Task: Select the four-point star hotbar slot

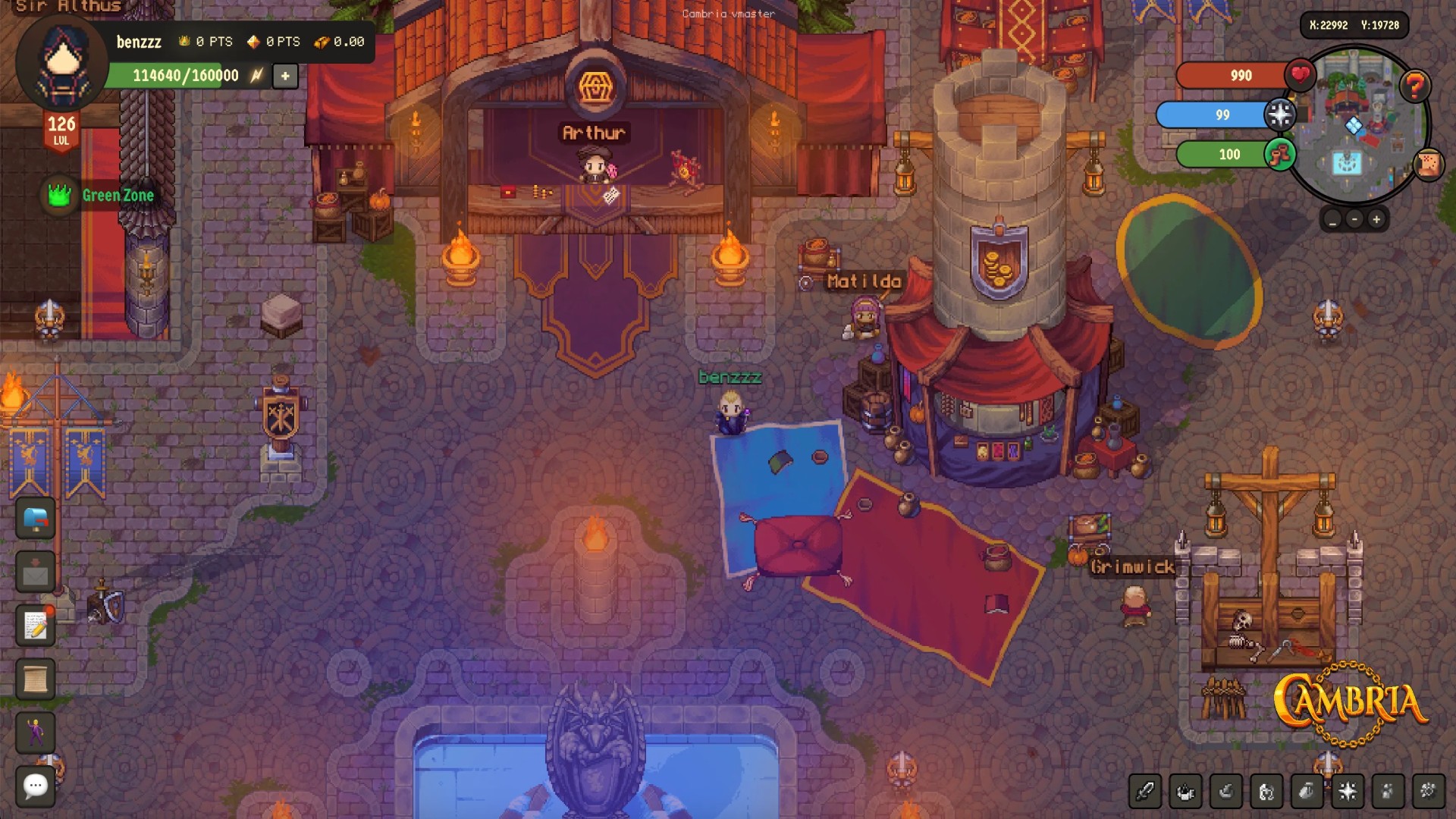Action: click(x=1348, y=792)
